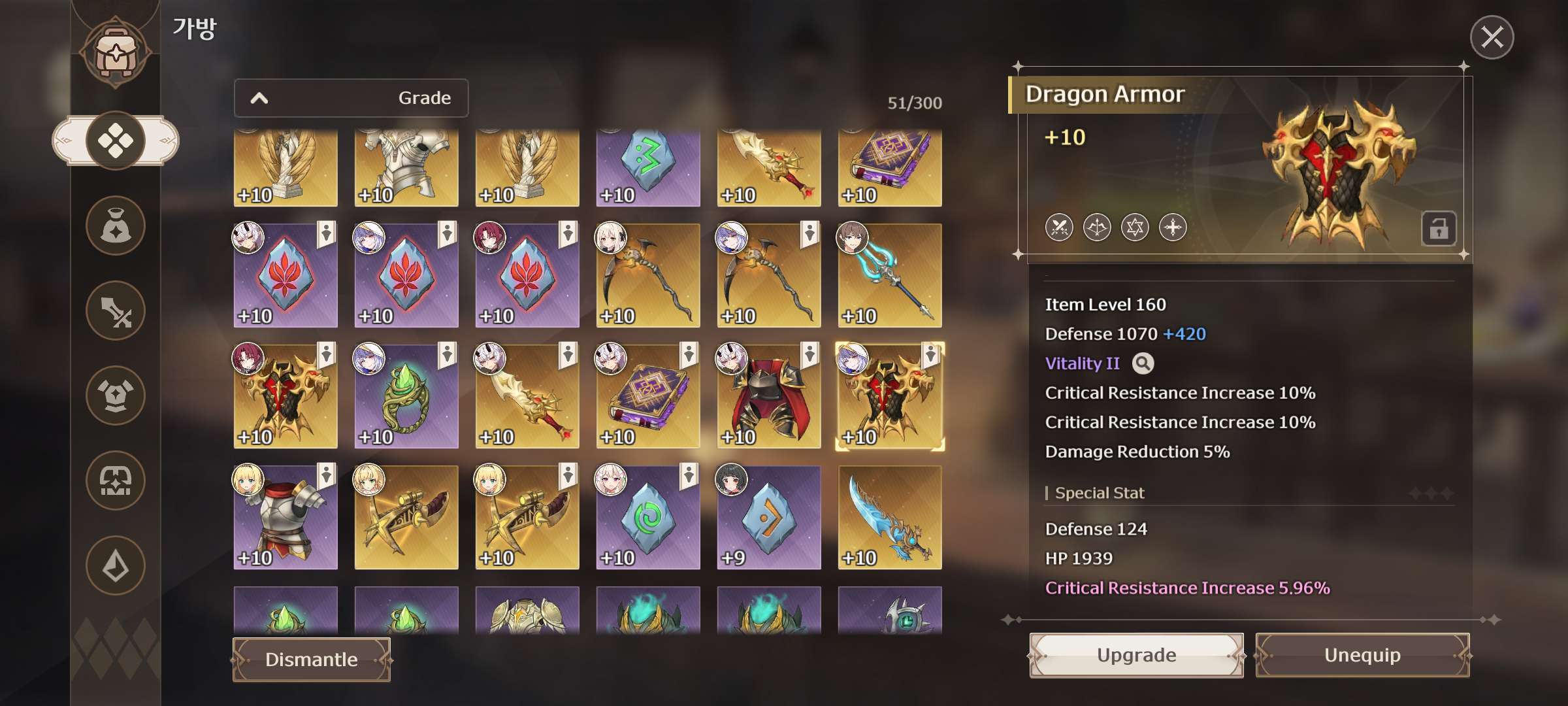The image size is (1568, 706).
Task: Toggle the item lock icon
Action: click(x=1439, y=229)
